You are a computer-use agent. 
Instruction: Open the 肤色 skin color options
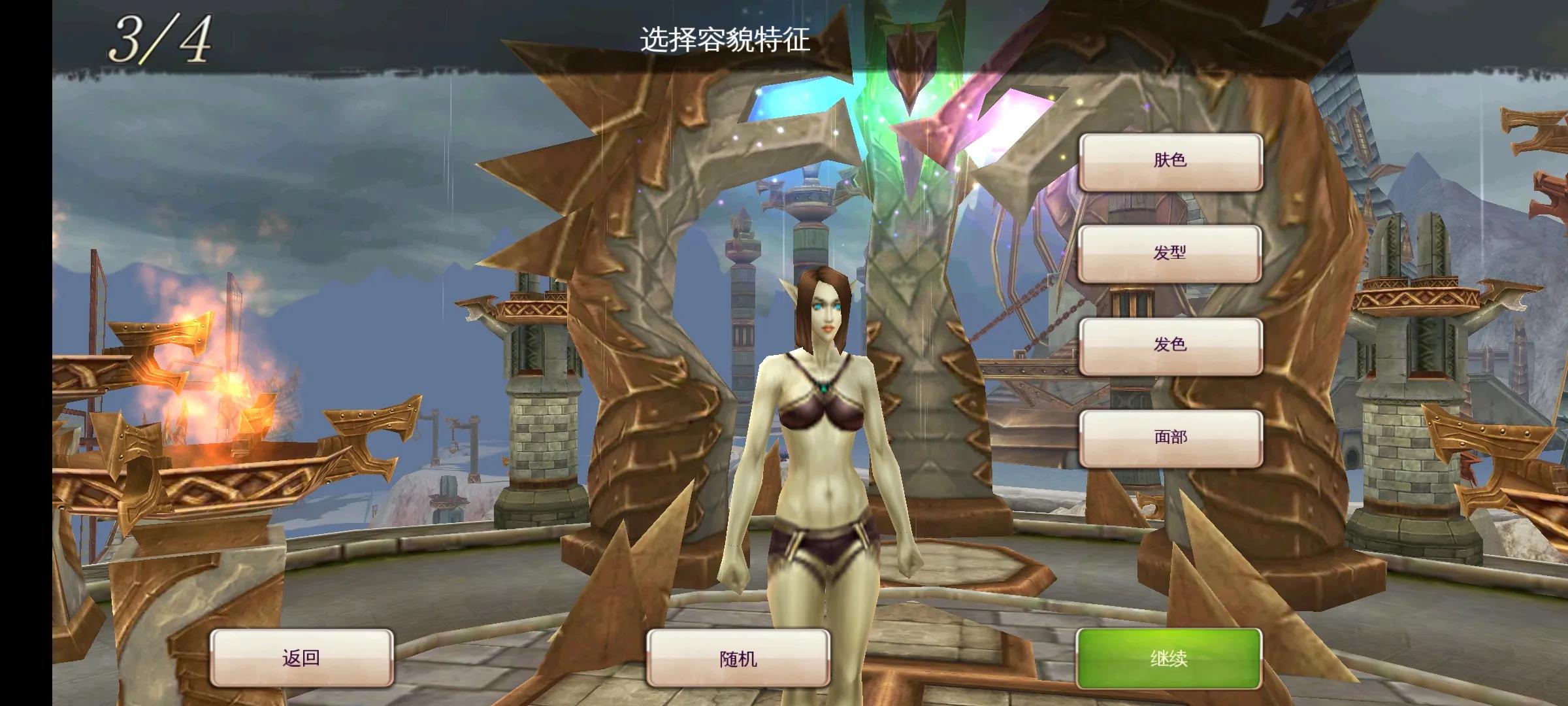[1173, 161]
